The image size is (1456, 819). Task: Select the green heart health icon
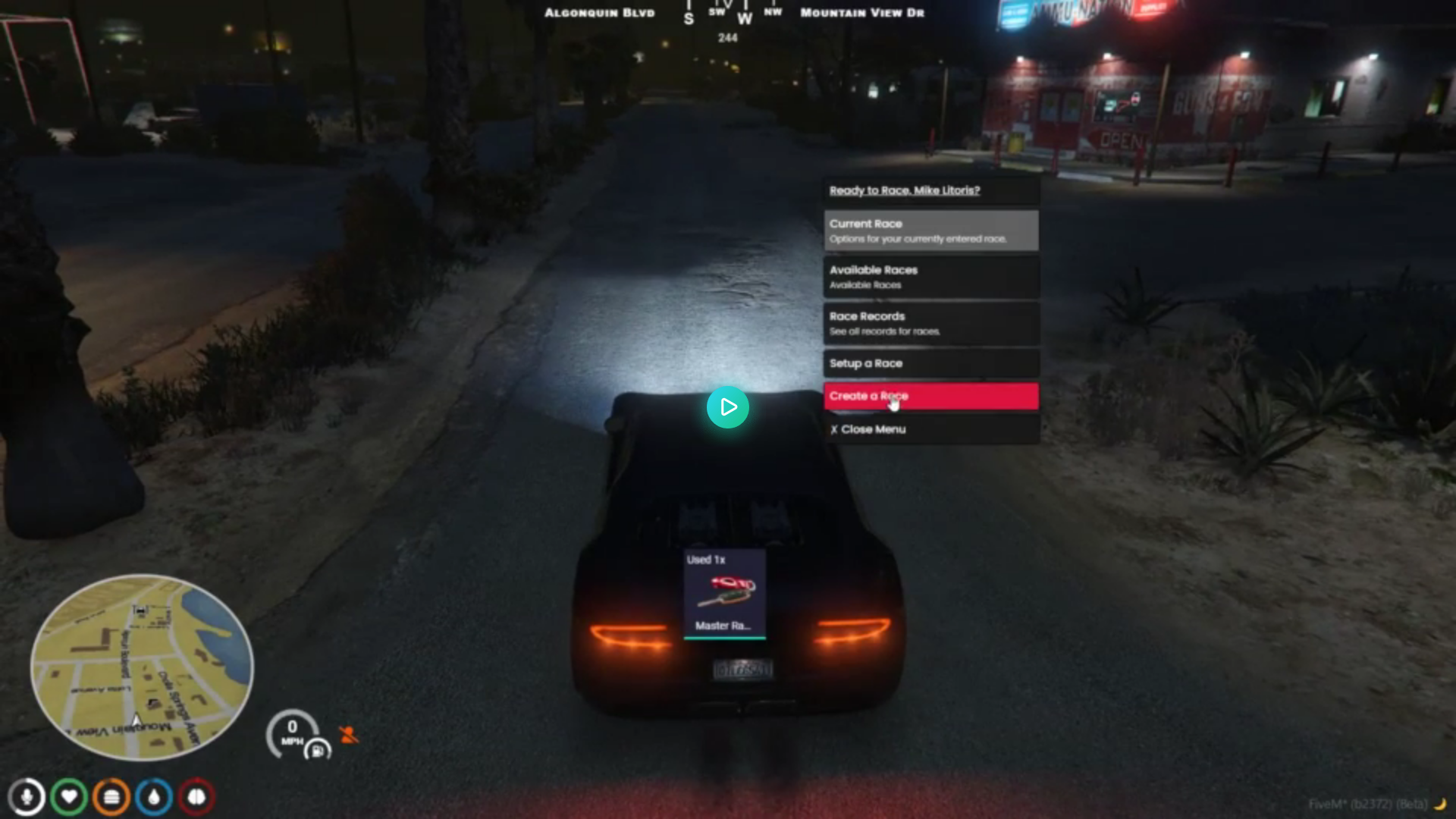[x=69, y=795]
